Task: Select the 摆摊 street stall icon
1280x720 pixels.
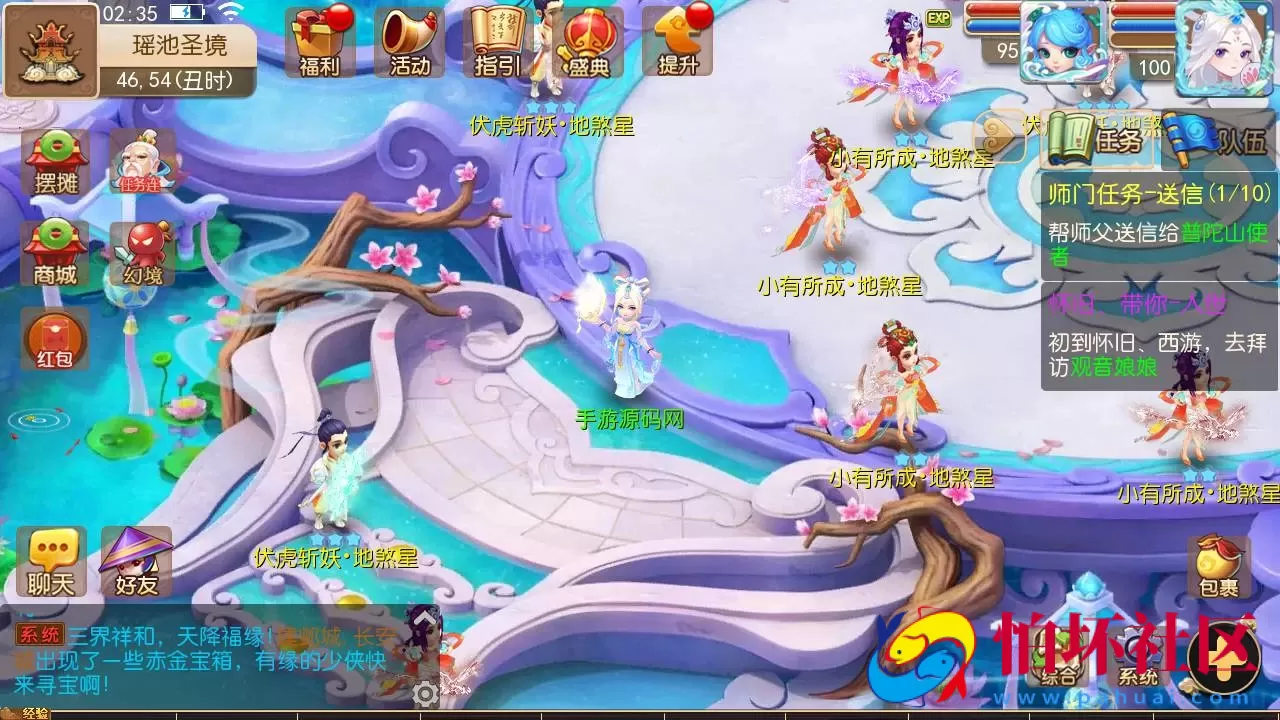Action: tap(53, 160)
